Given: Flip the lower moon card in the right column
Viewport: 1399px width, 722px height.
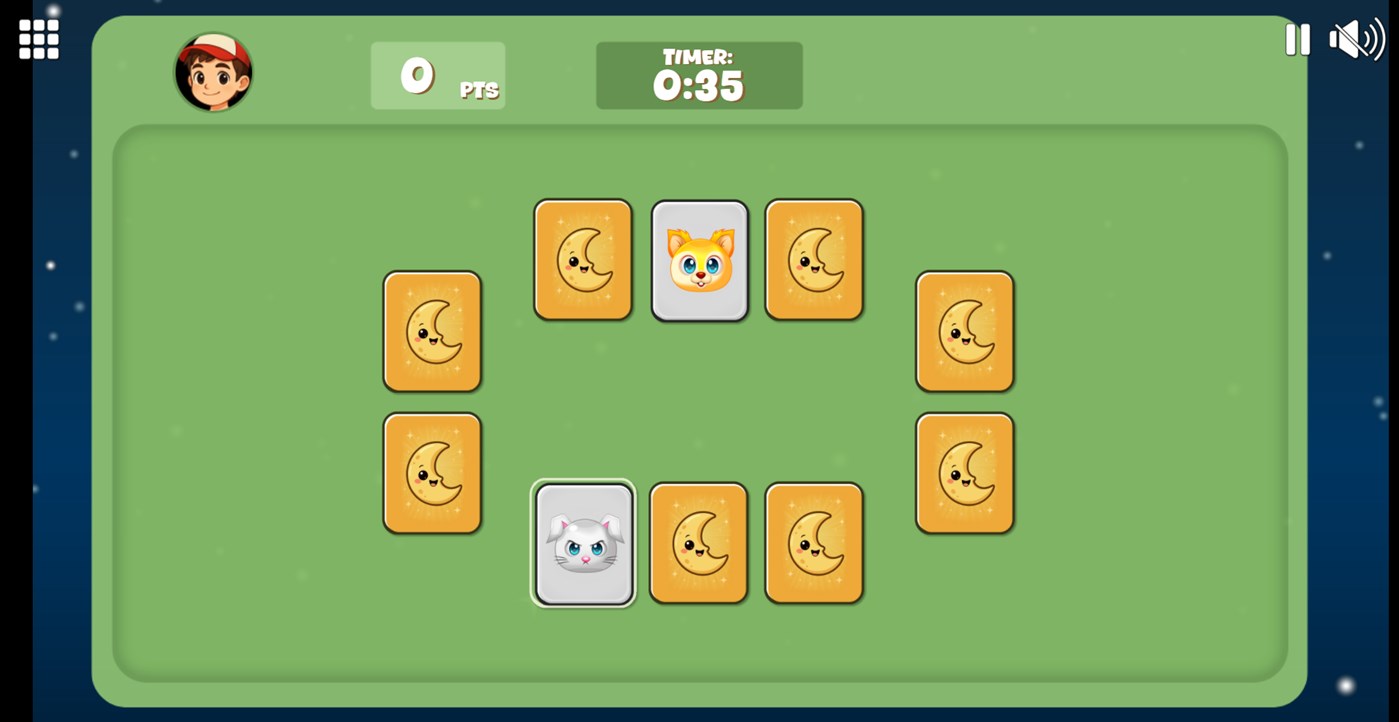Looking at the screenshot, I should [x=964, y=470].
